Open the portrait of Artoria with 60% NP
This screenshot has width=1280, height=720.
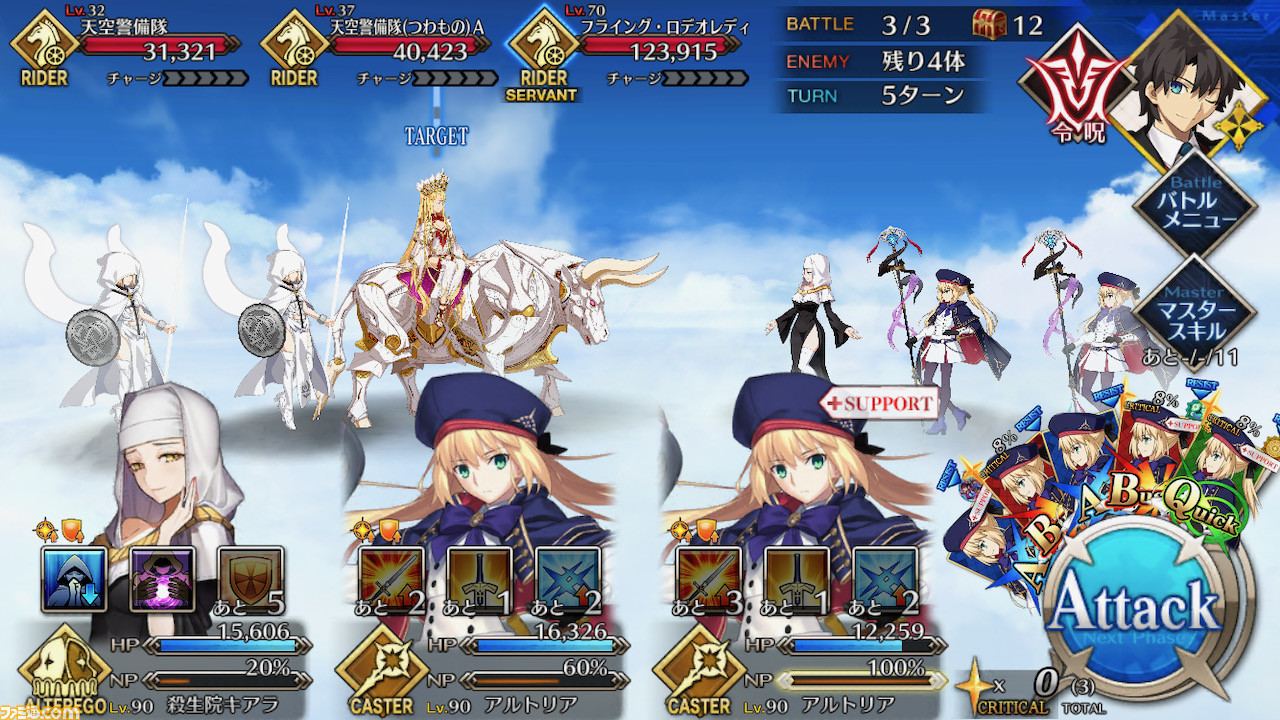click(480, 470)
